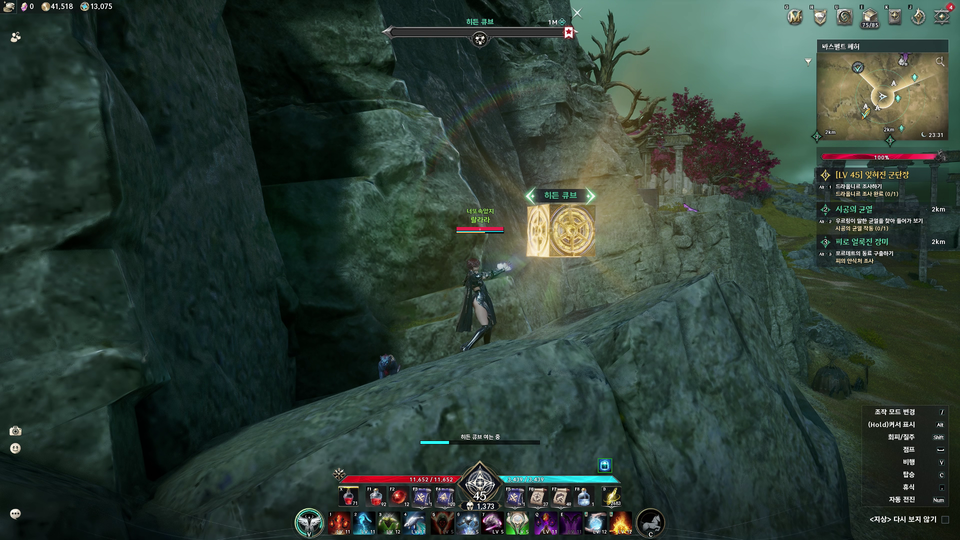Screen dimensions: 960x540
Task: Open the gold M main menu icon
Action: click(x=795, y=16)
